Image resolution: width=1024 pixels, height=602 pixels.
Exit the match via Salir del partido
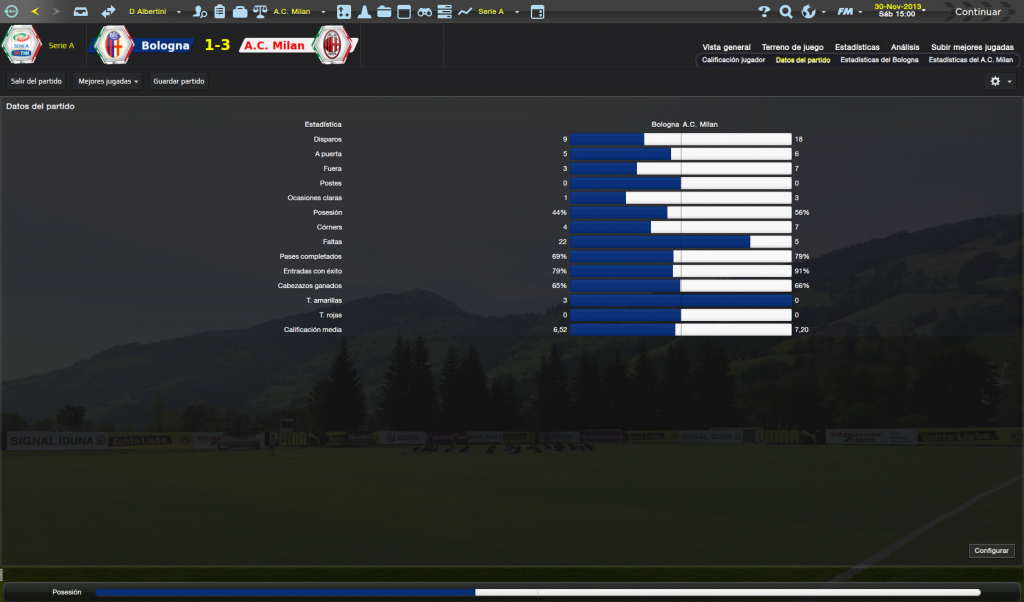click(36, 81)
